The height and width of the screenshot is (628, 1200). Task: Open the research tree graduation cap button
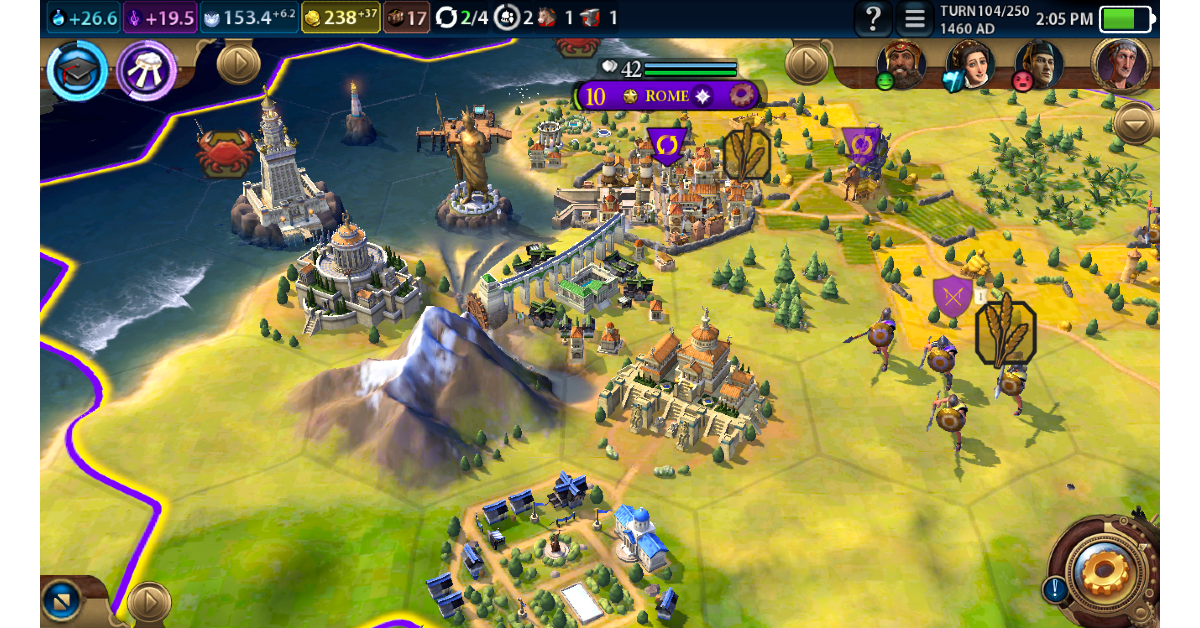76,71
